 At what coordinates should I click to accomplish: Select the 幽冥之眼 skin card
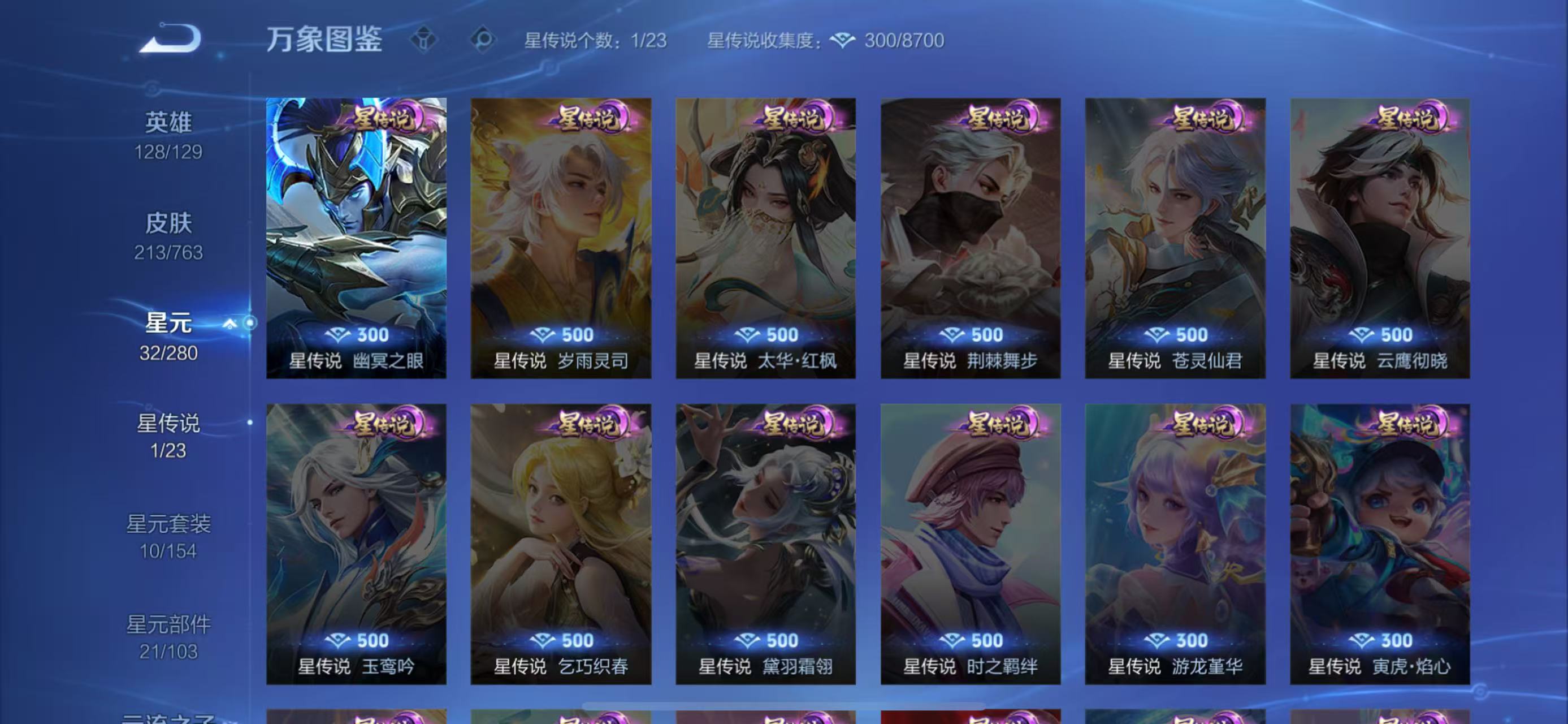[x=356, y=238]
